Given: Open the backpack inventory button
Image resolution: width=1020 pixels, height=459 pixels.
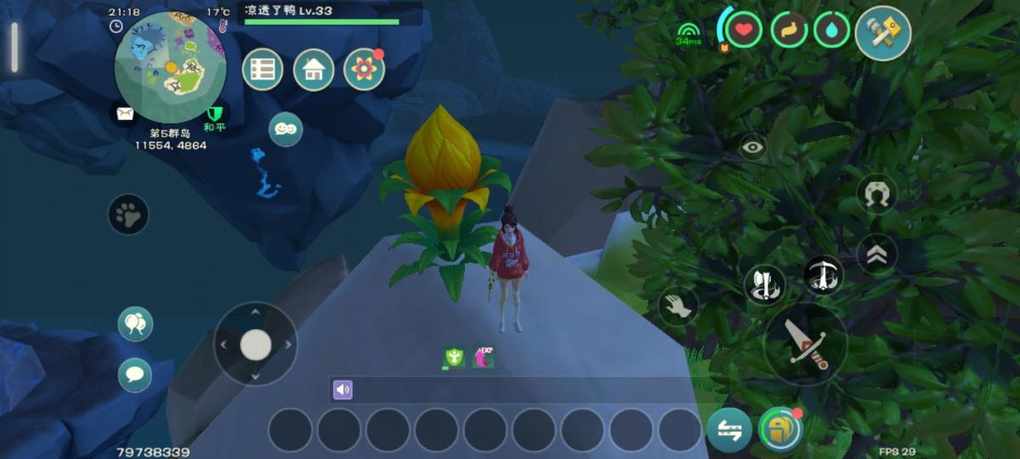Looking at the screenshot, I should [780, 430].
